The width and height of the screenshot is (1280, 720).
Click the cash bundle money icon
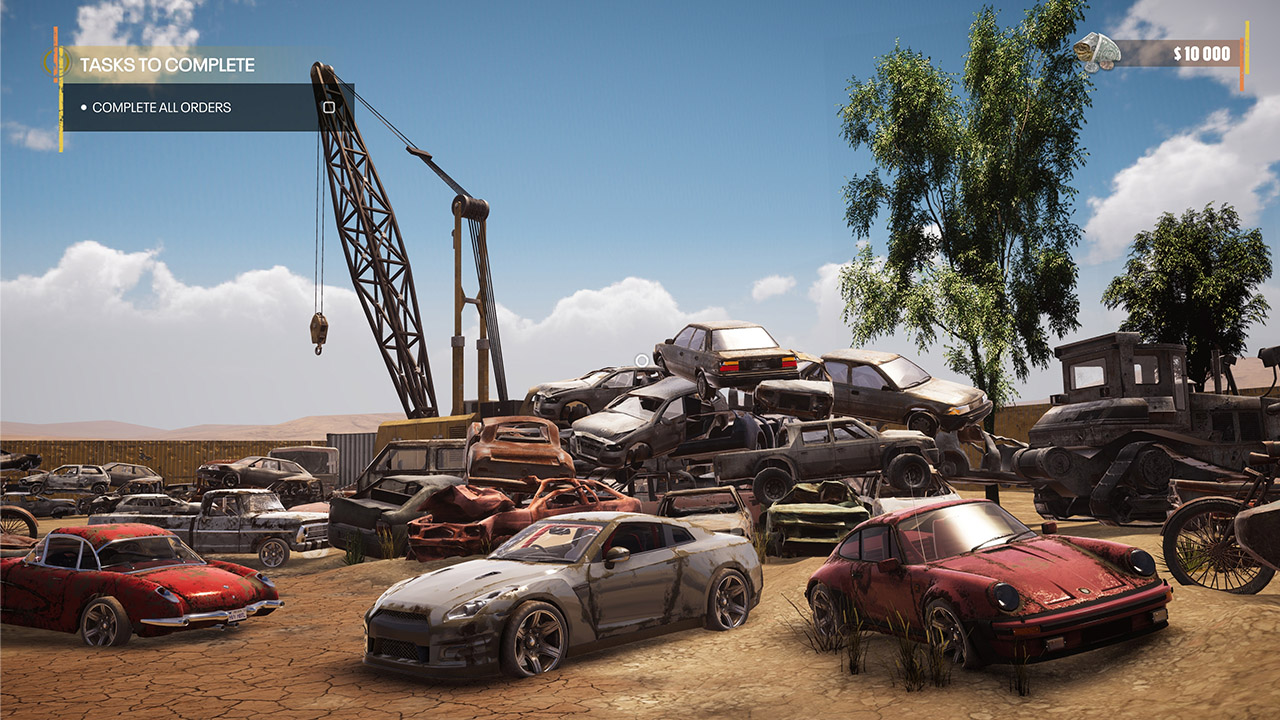pyautogui.click(x=1097, y=52)
